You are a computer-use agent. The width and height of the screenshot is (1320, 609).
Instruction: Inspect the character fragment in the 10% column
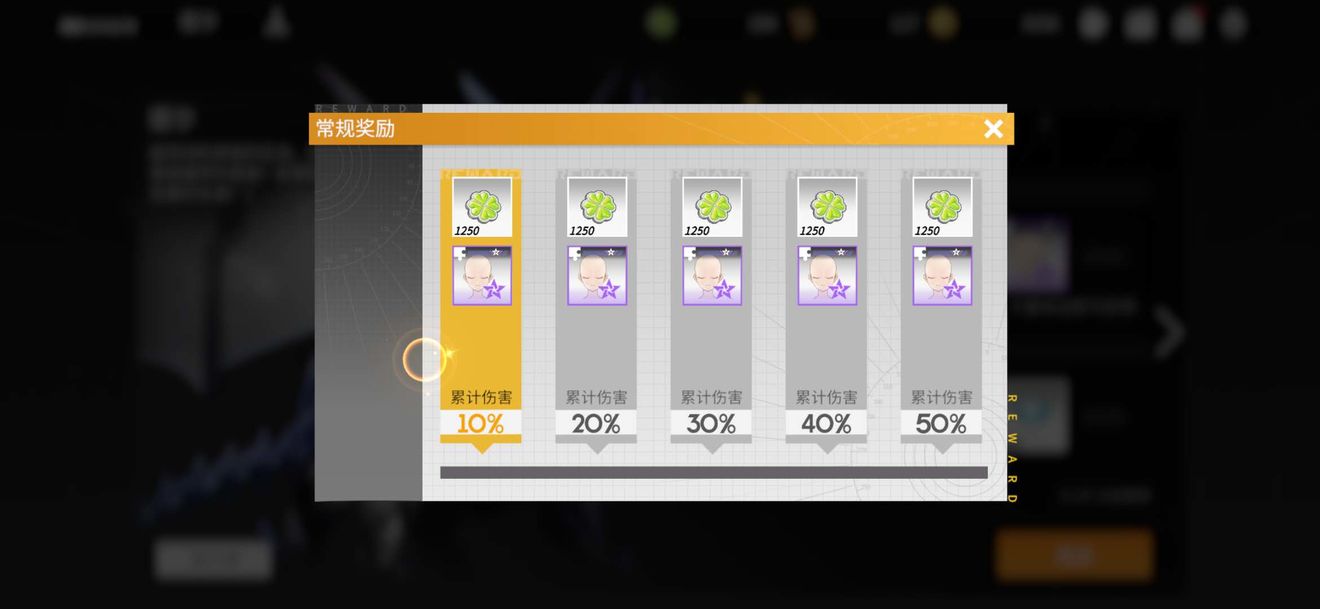[x=482, y=275]
